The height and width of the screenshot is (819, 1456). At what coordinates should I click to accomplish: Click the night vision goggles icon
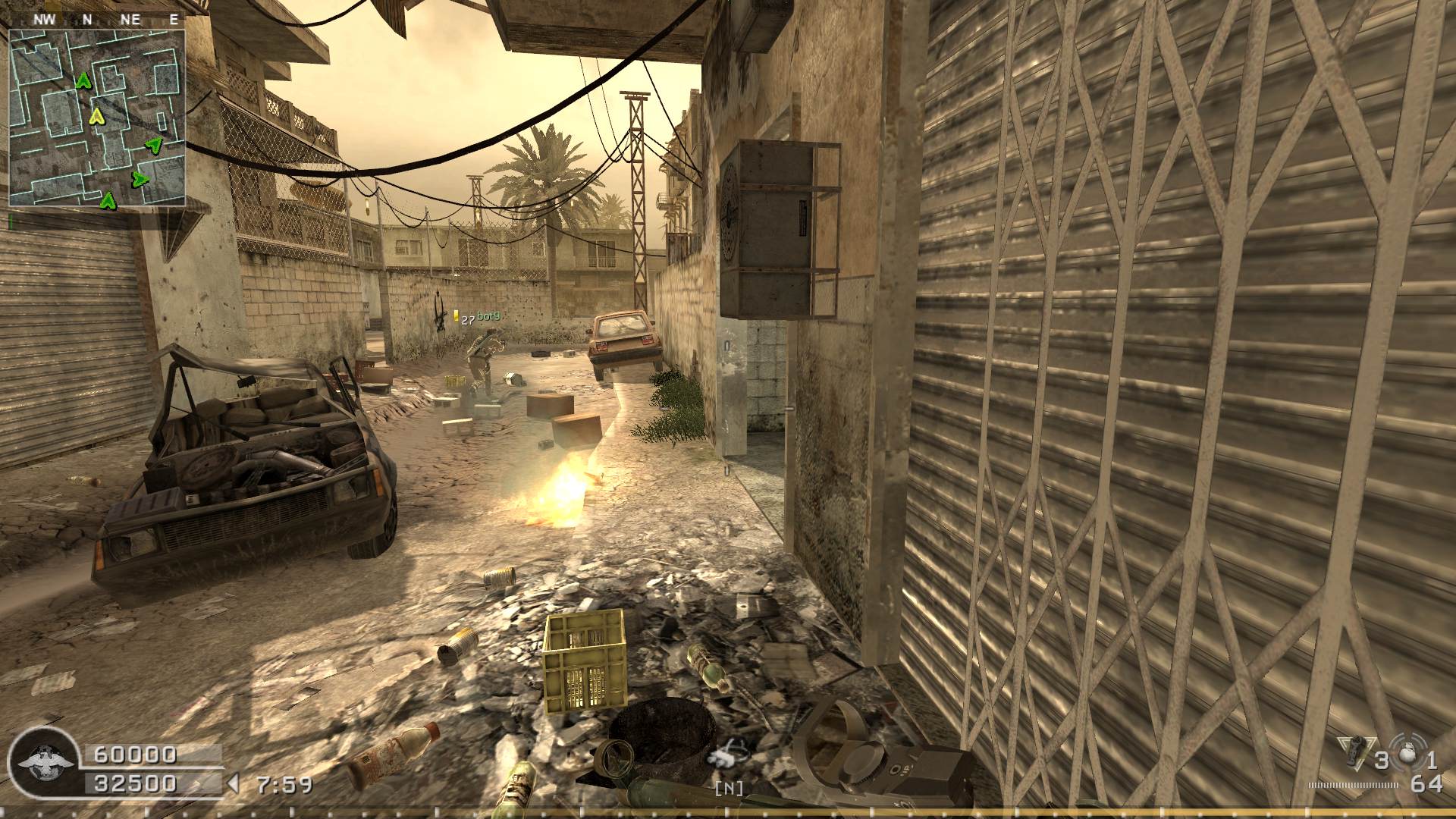tap(729, 755)
